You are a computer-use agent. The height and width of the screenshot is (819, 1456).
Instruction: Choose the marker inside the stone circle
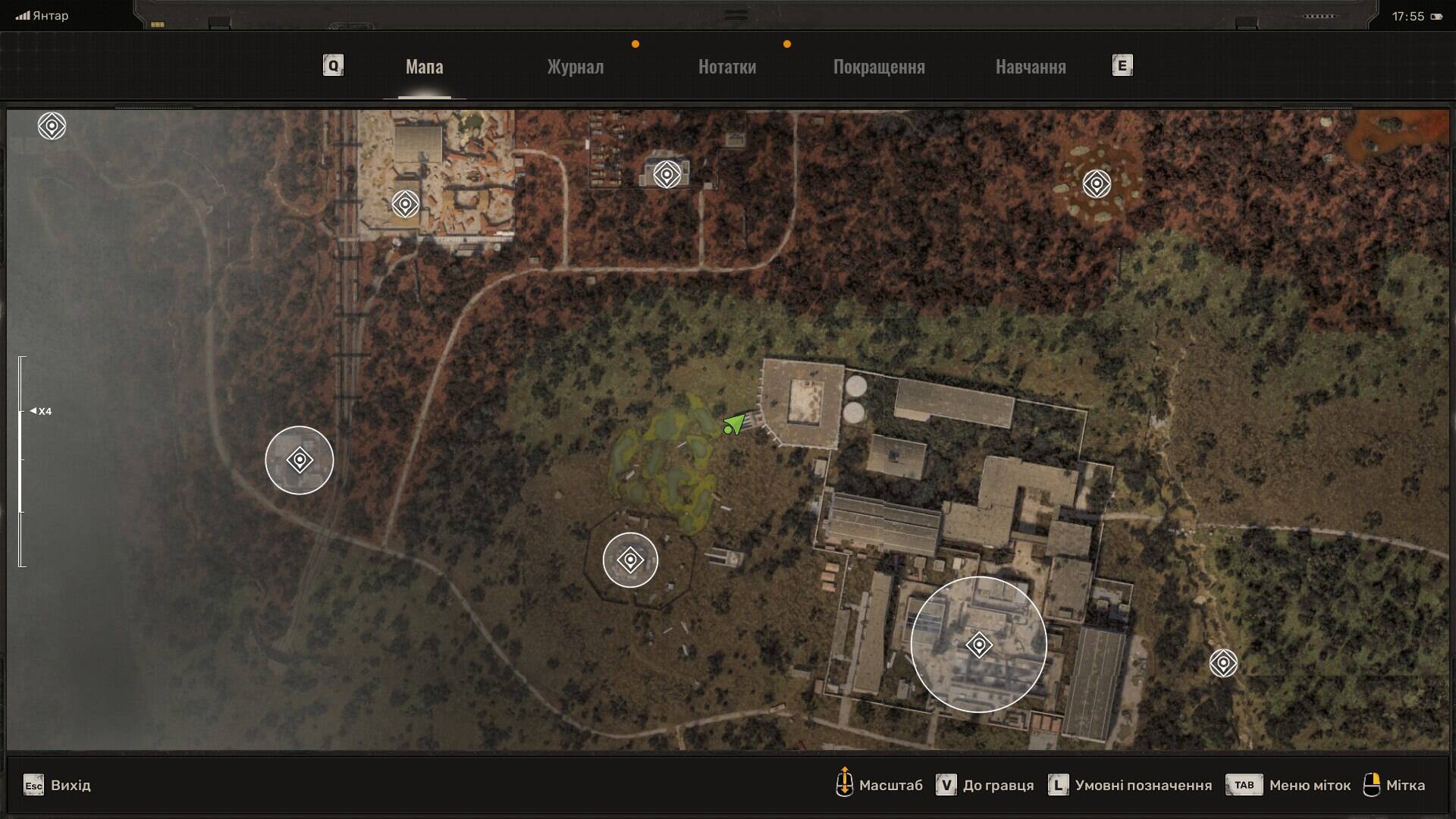click(1097, 184)
